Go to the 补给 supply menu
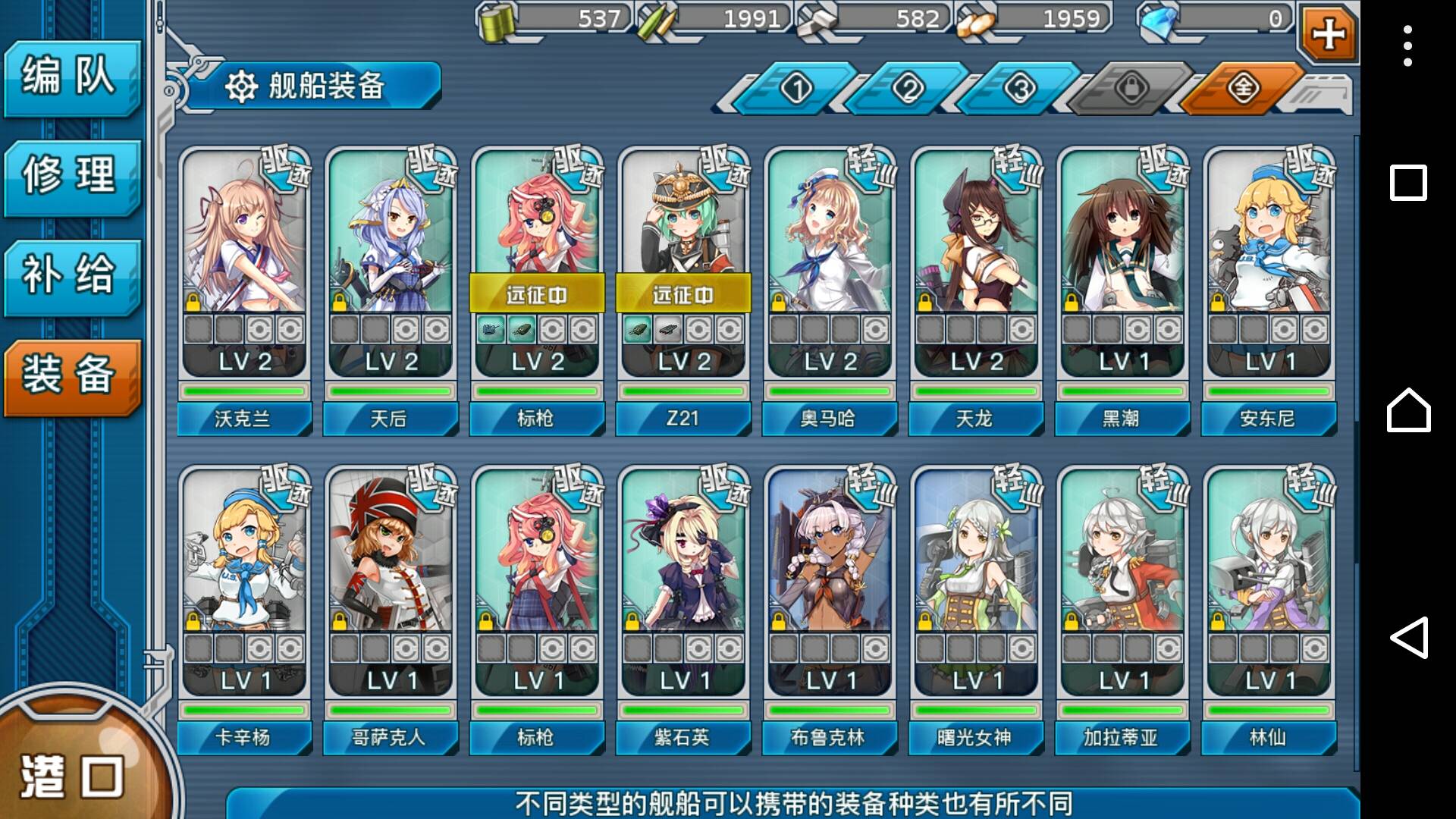The height and width of the screenshot is (819, 1456). (71, 276)
